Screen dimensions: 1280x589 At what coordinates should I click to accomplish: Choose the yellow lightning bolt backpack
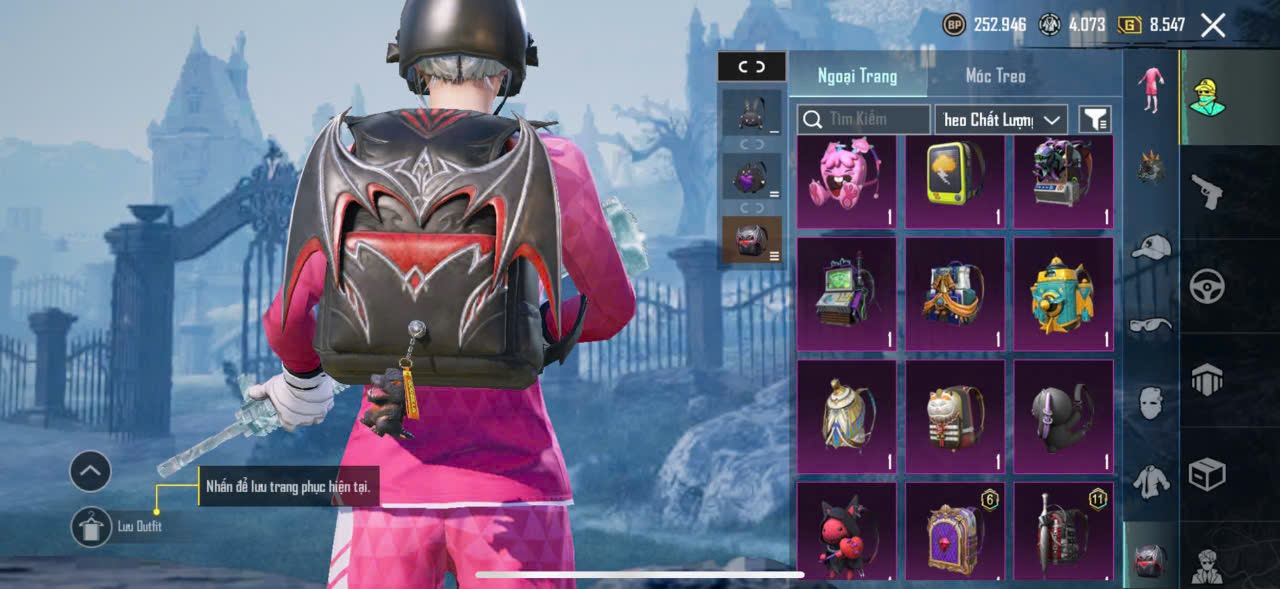(955, 181)
